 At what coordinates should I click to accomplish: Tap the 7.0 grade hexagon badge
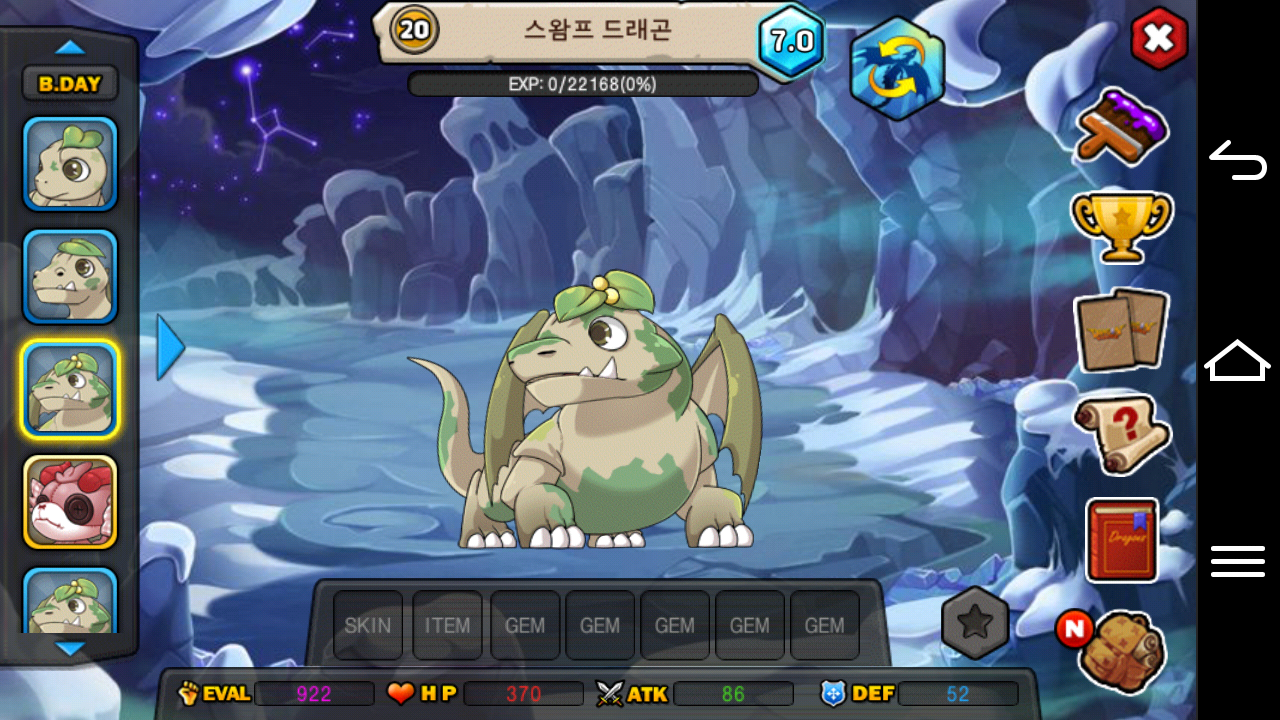[x=791, y=42]
